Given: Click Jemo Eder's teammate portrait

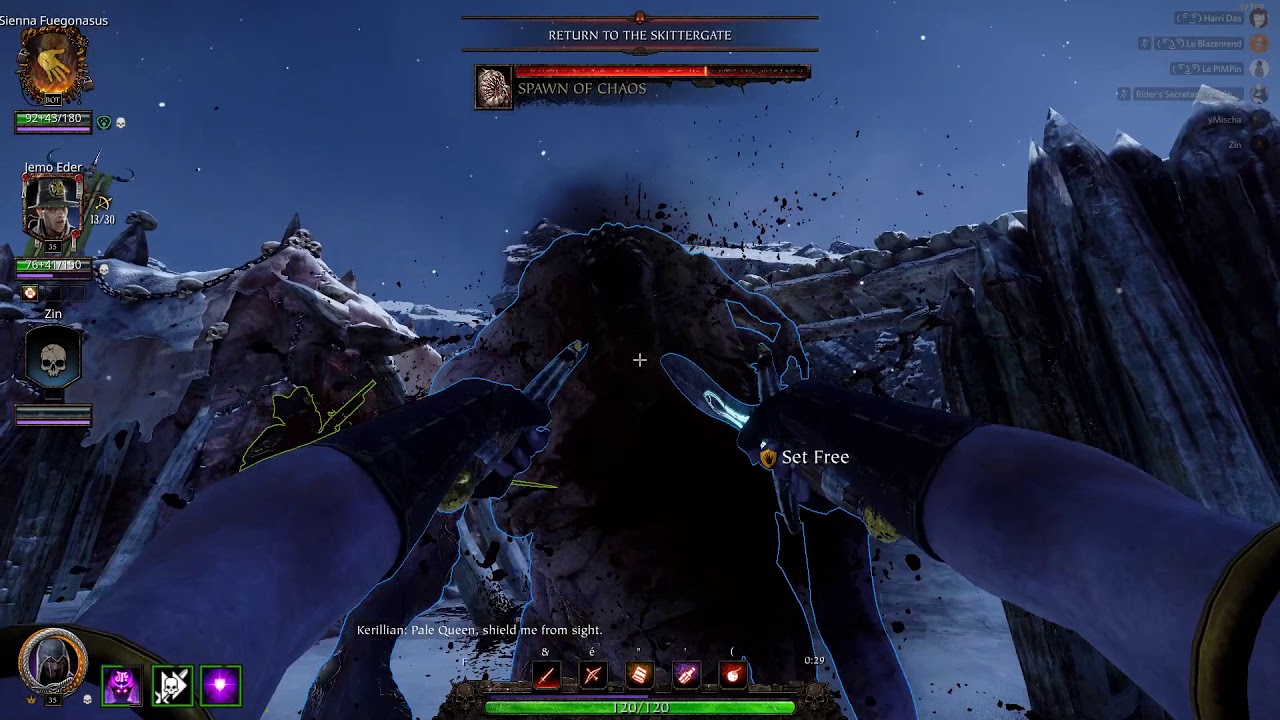Looking at the screenshot, I should point(53,207).
